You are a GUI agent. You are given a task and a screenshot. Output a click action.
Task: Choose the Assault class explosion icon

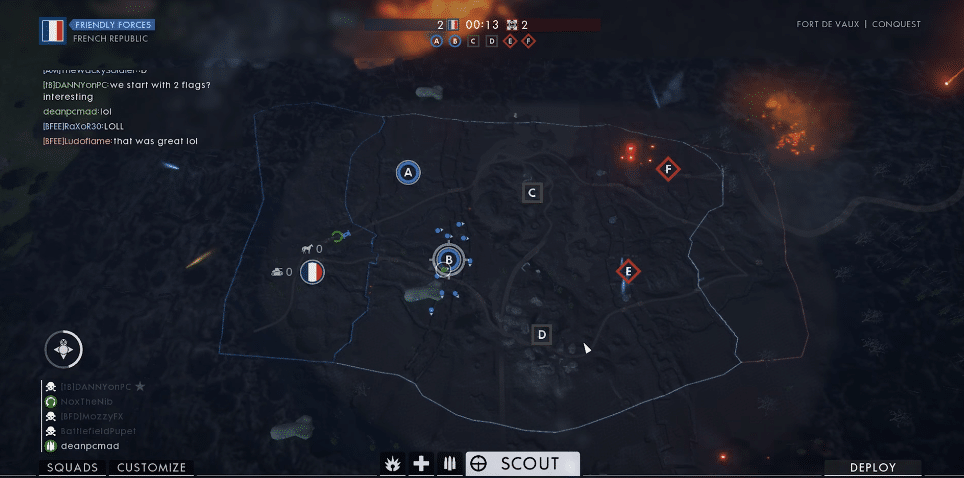395,464
